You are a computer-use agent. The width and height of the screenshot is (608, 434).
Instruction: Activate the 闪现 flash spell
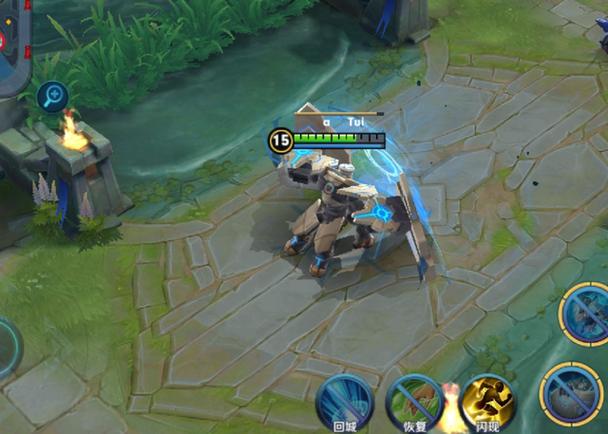tap(488, 402)
